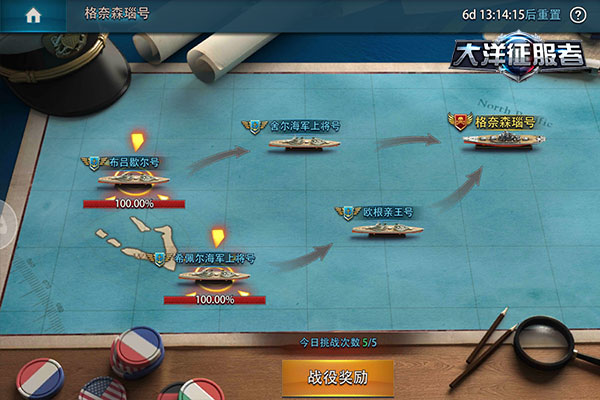Open the help question mark

577,16
